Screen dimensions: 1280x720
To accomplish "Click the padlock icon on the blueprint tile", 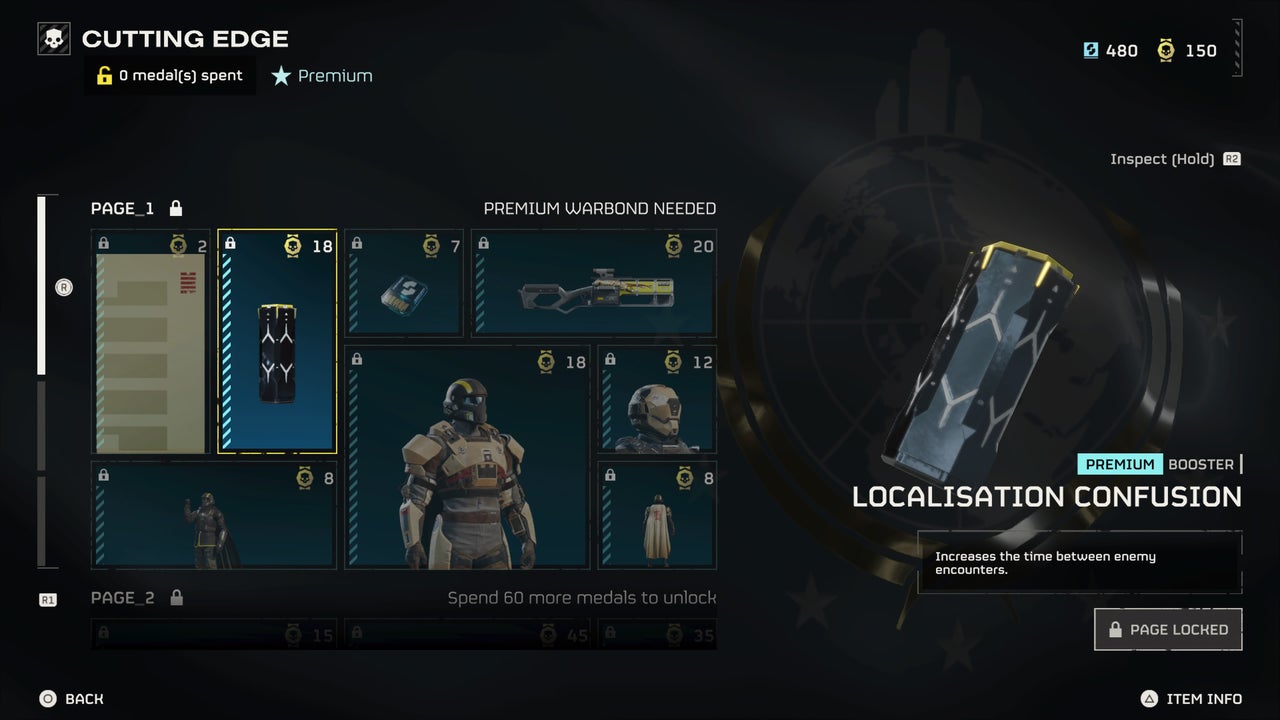I will [103, 243].
